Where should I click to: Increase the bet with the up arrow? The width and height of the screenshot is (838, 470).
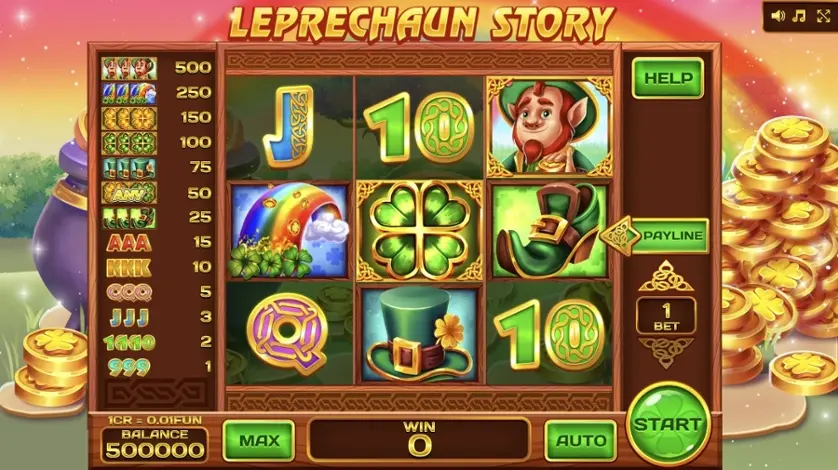[666, 276]
